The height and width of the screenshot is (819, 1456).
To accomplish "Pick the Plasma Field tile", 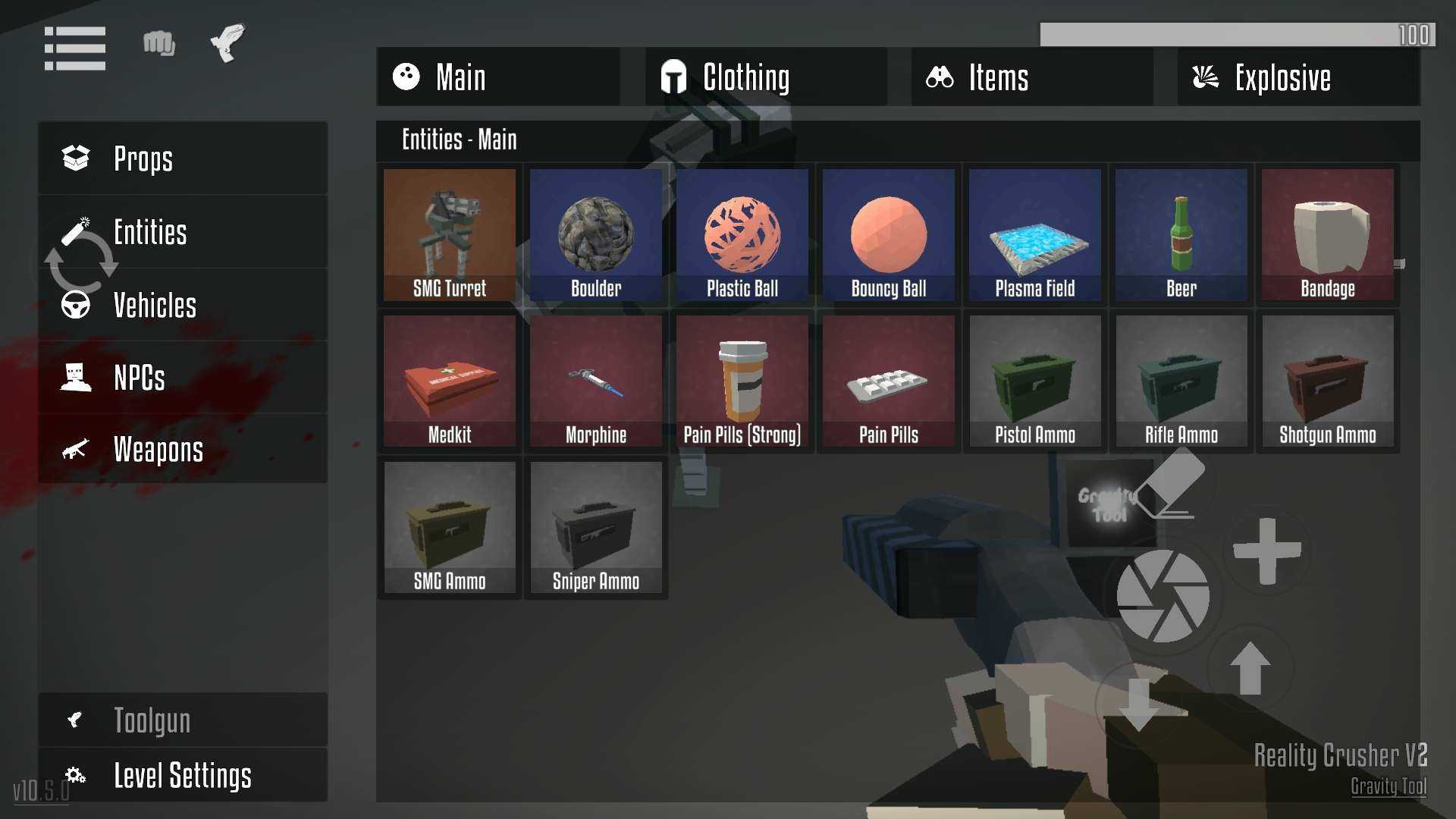I will [1035, 234].
